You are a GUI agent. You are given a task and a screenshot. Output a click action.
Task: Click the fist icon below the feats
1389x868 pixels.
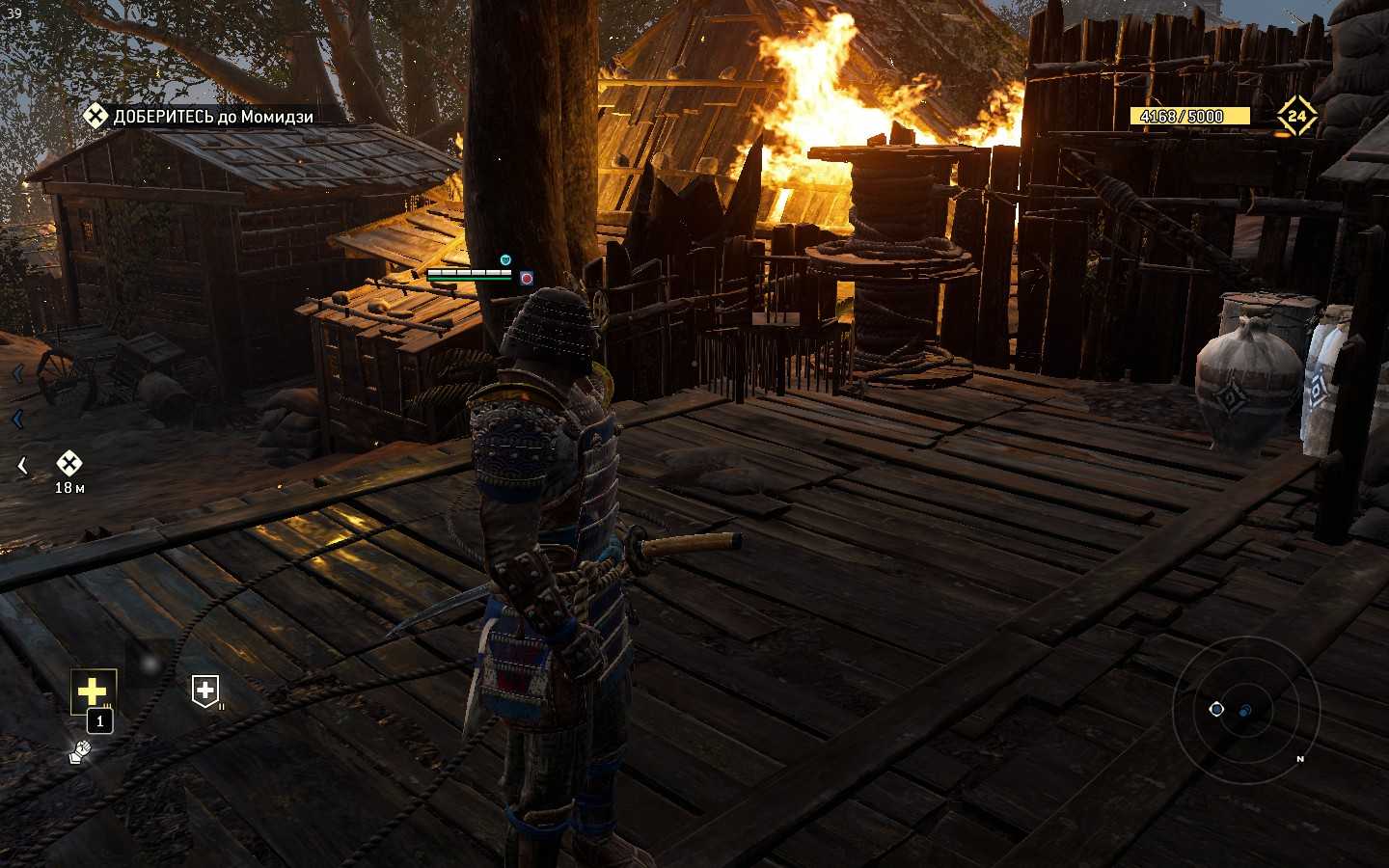pos(80,751)
